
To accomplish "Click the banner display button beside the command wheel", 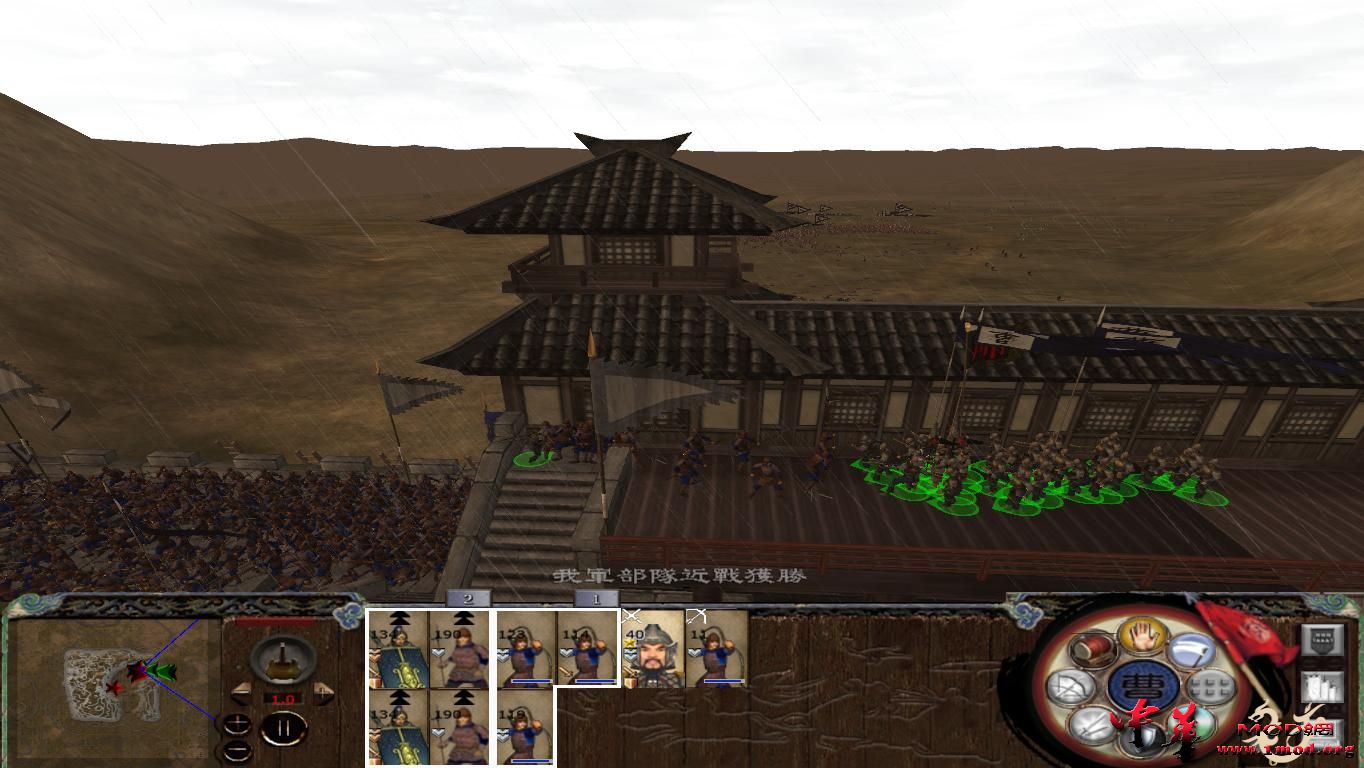I will (1323, 687).
